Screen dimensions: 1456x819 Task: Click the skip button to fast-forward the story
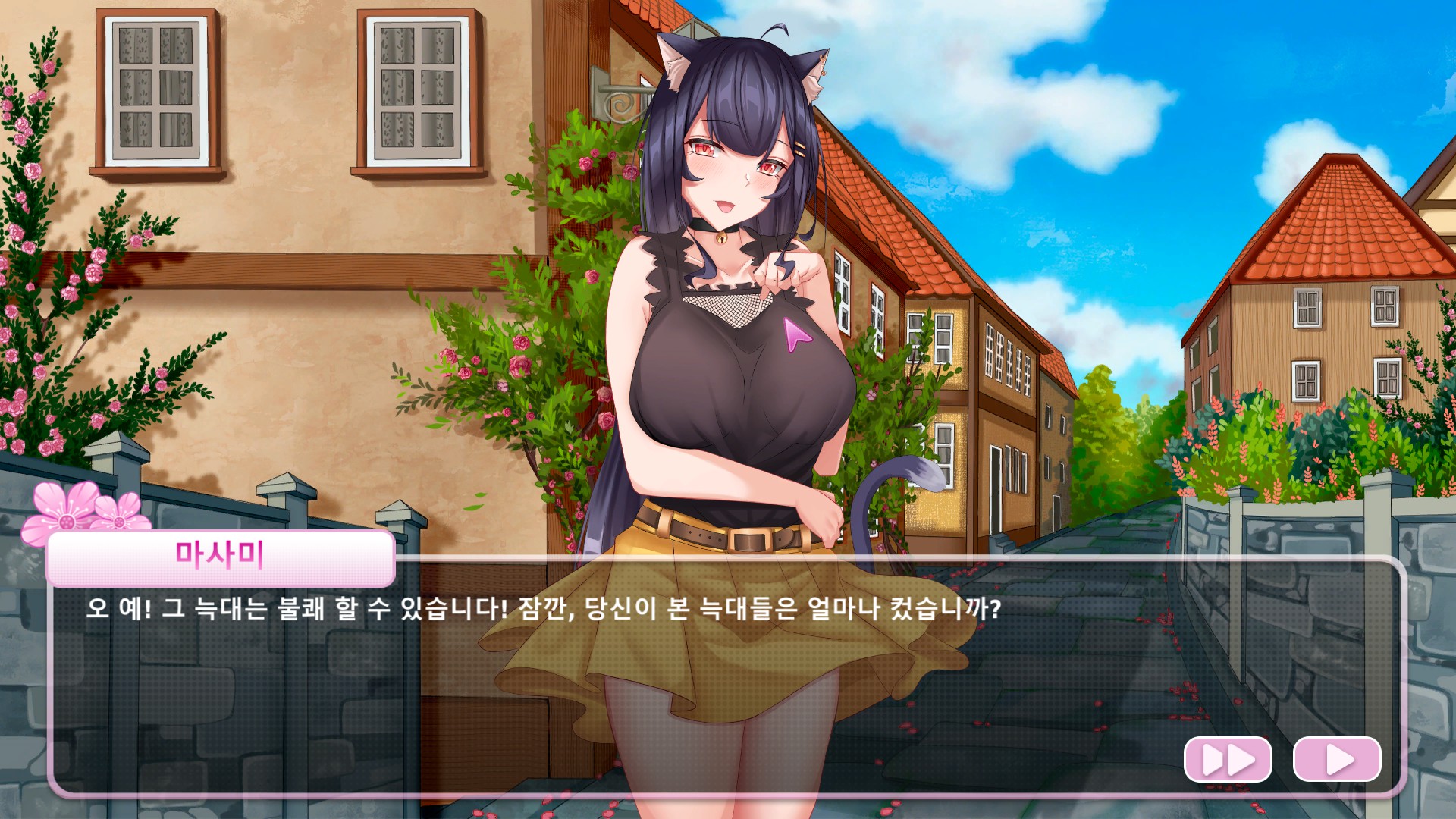[1228, 758]
